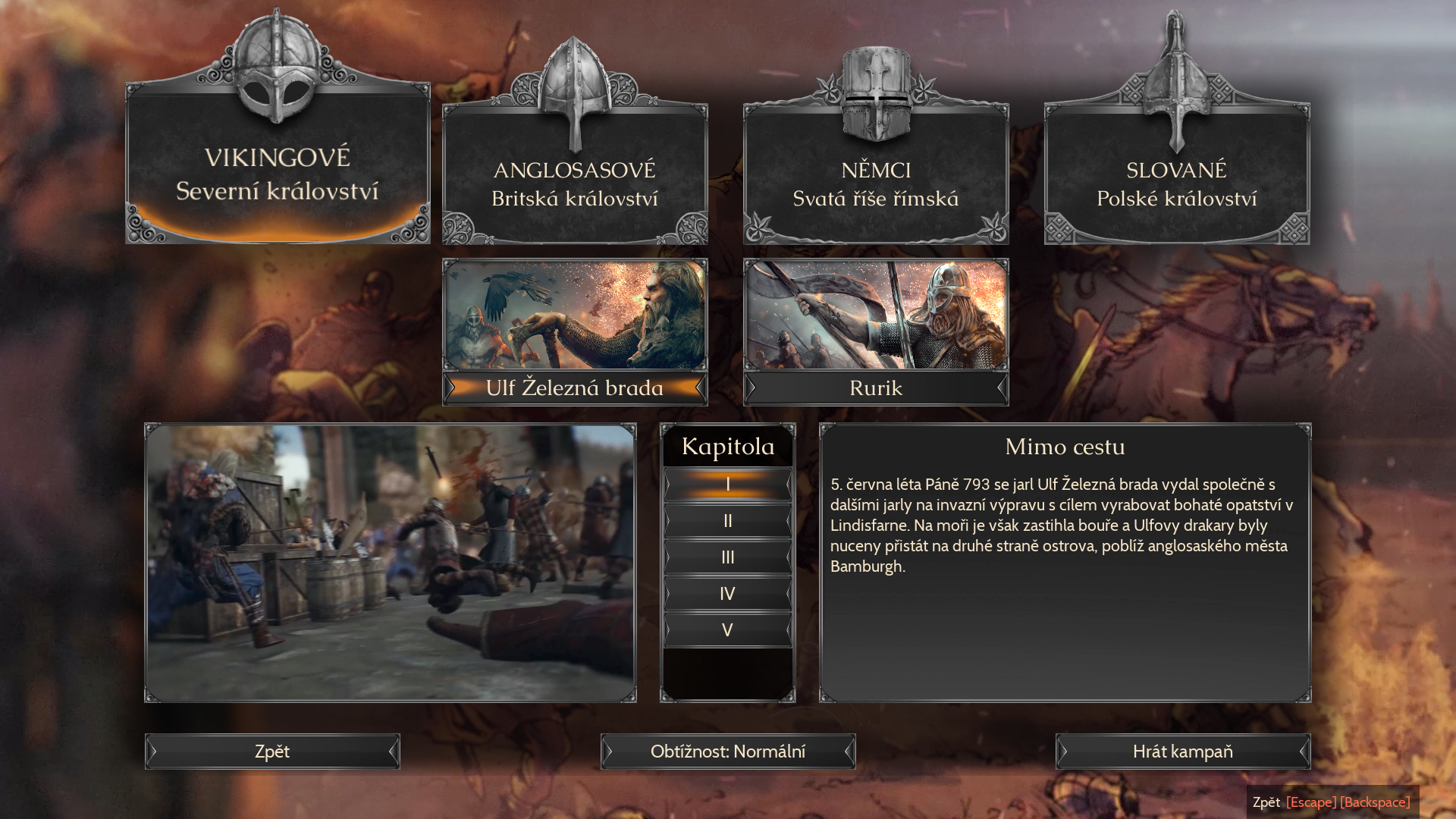
Task: Select chapter II
Action: (728, 521)
